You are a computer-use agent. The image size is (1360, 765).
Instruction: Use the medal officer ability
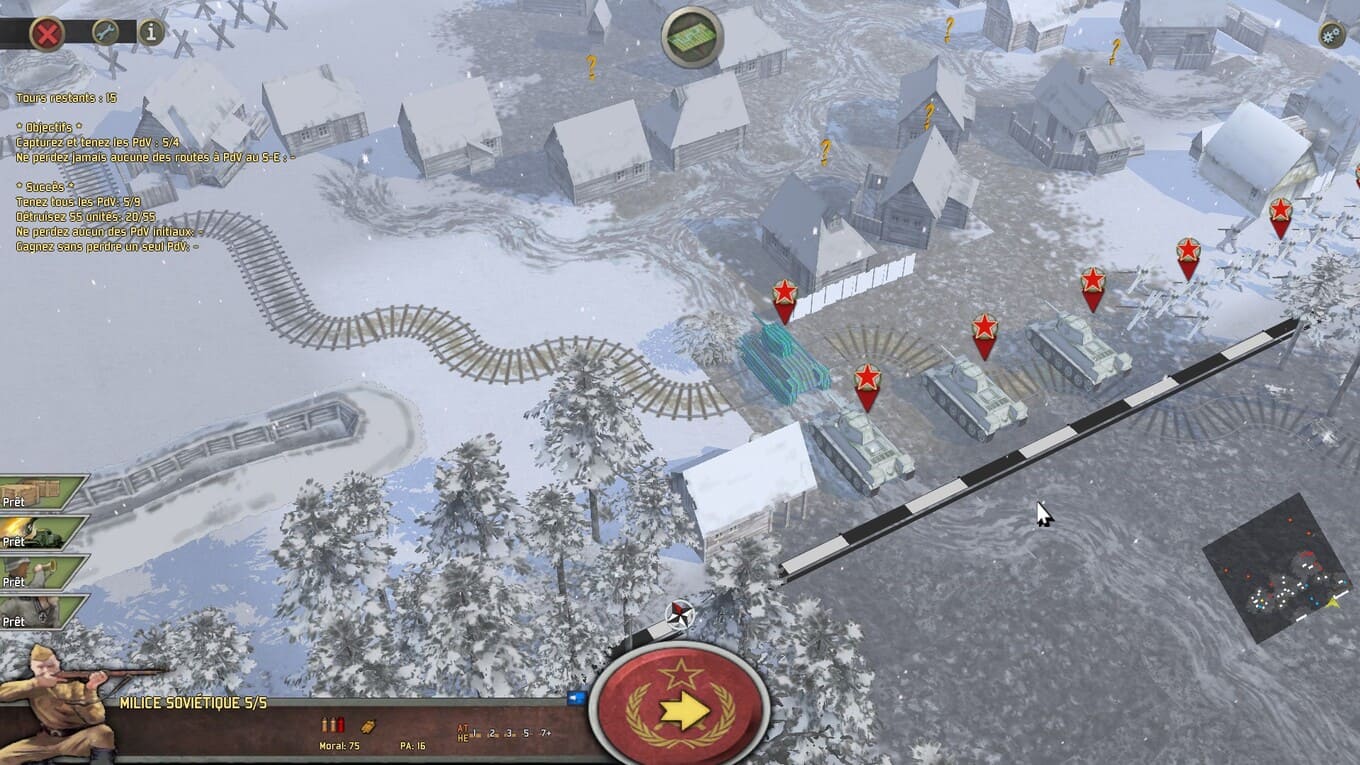pos(44,613)
